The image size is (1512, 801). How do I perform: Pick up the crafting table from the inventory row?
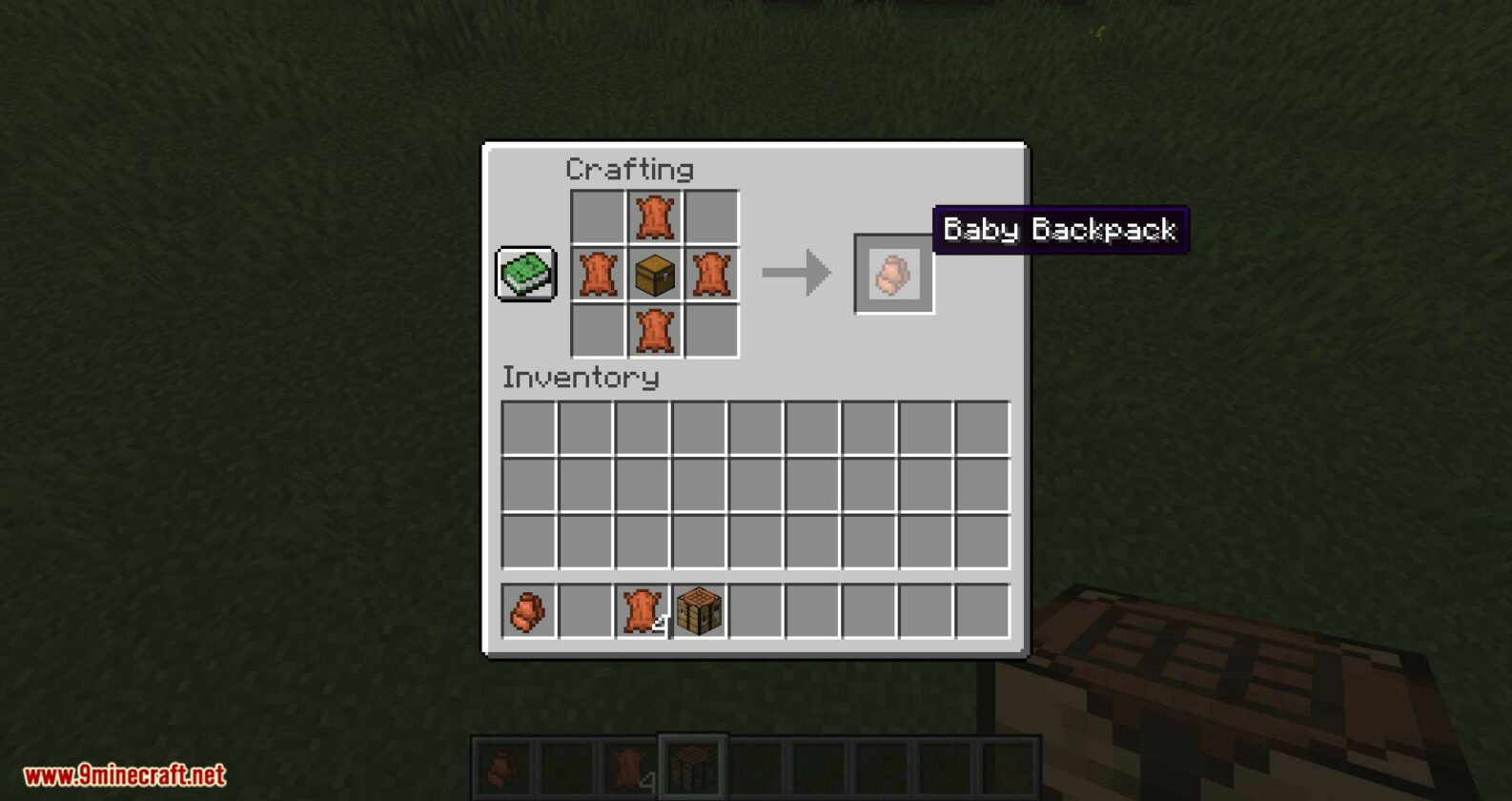click(x=697, y=611)
